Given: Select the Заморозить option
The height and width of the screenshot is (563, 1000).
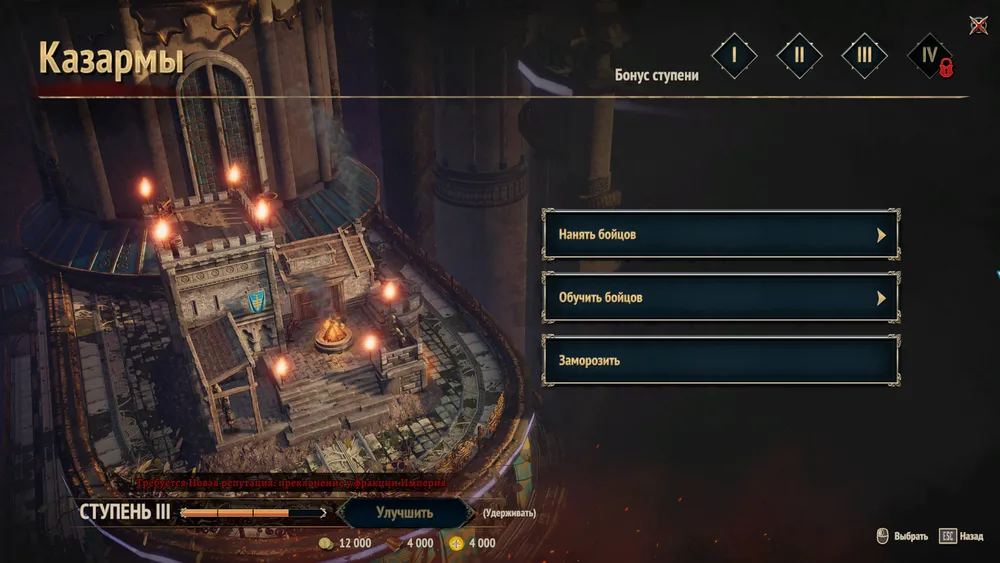Looking at the screenshot, I should (x=720, y=360).
